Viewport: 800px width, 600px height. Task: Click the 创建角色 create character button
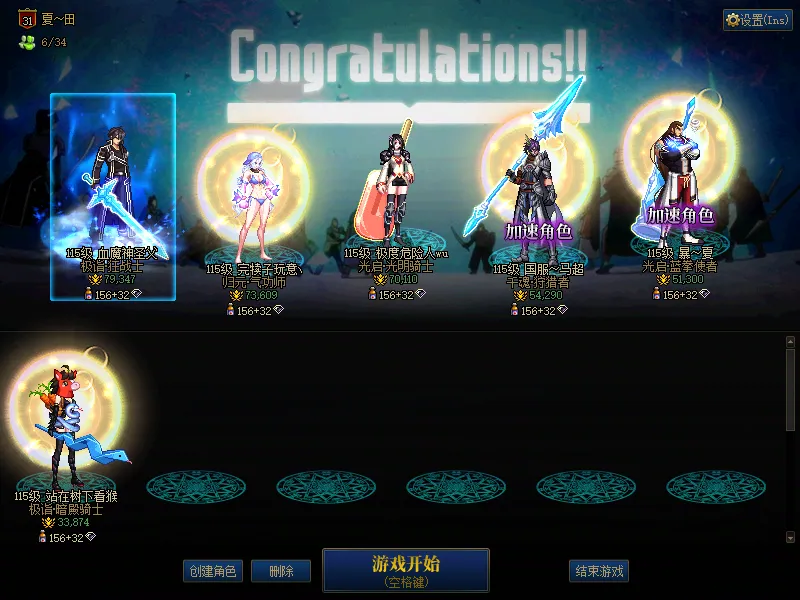(x=212, y=571)
